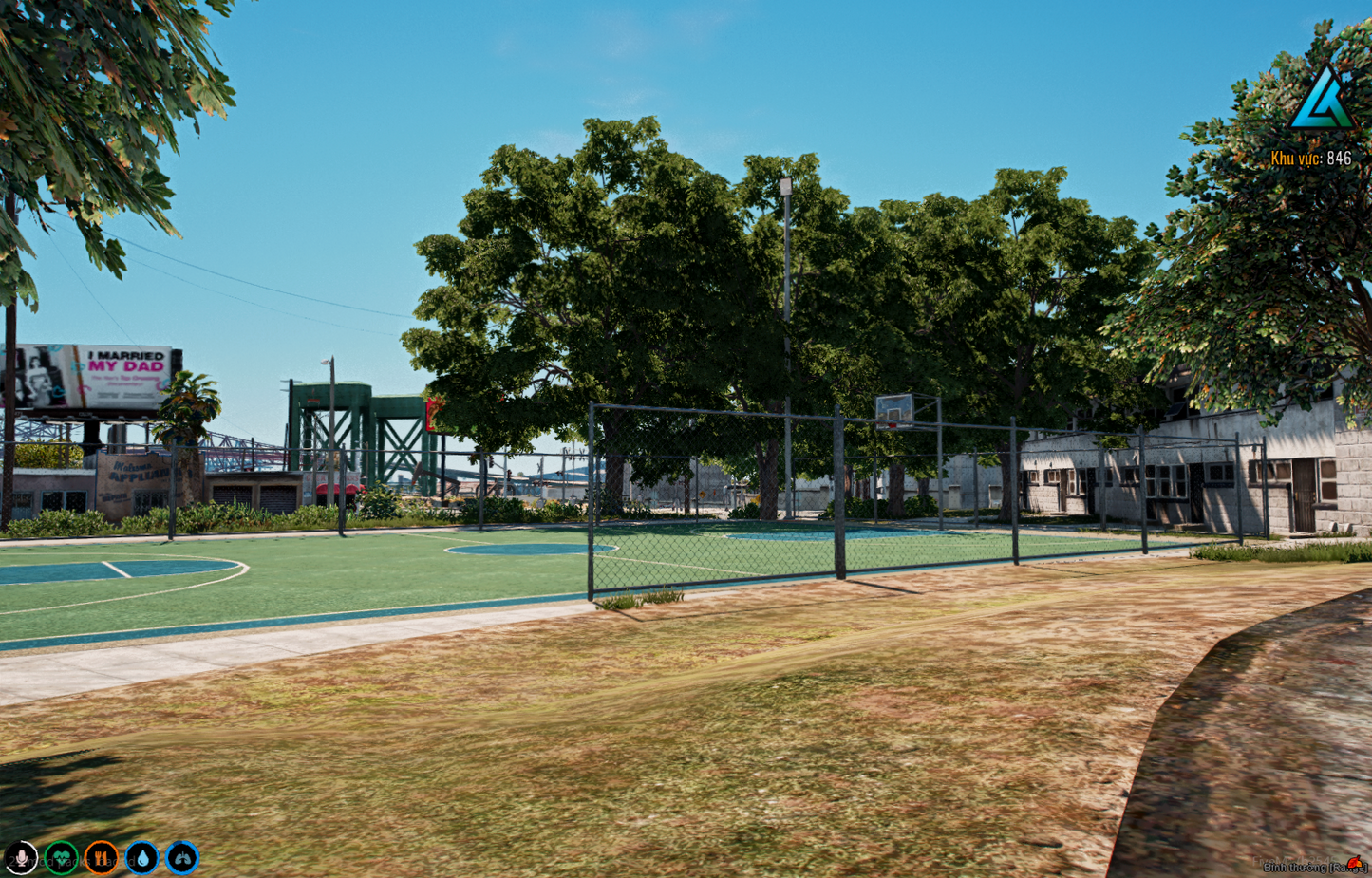
Task: Click the circular progress ring around the lungs icon
Action: (x=180, y=858)
